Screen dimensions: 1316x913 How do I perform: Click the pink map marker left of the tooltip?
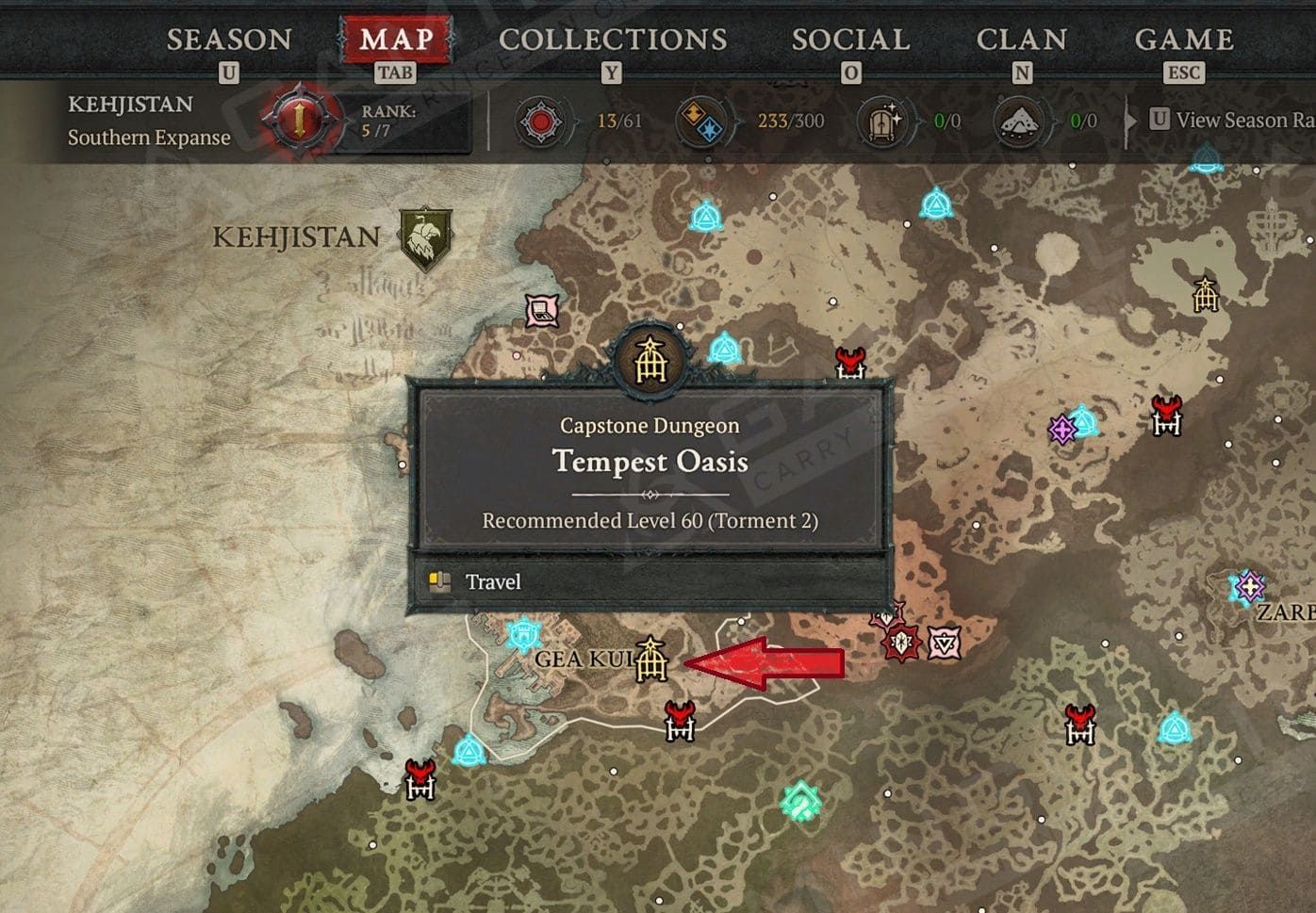coord(542,309)
